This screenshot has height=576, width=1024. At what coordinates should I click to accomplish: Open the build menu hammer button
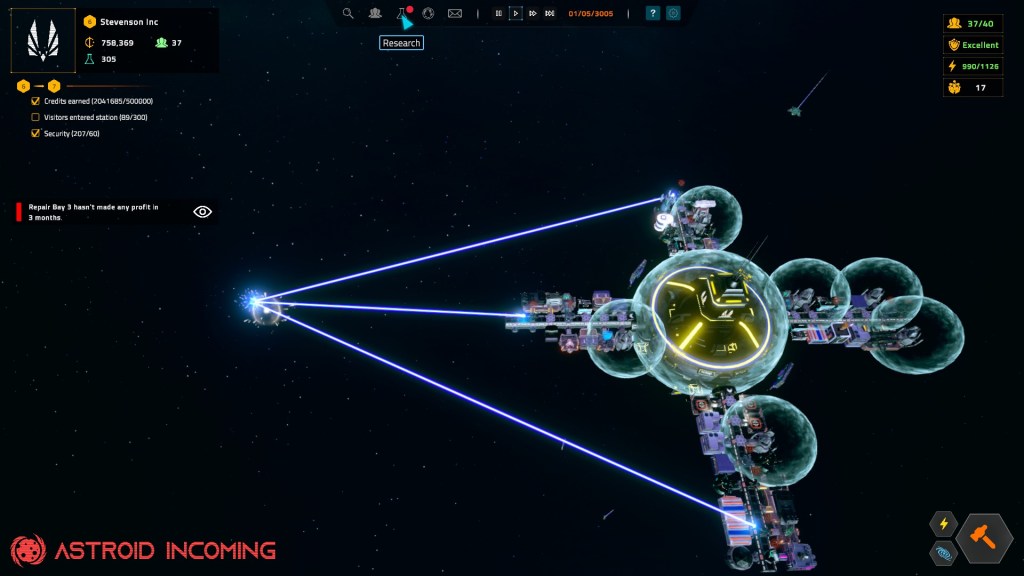pyautogui.click(x=984, y=539)
